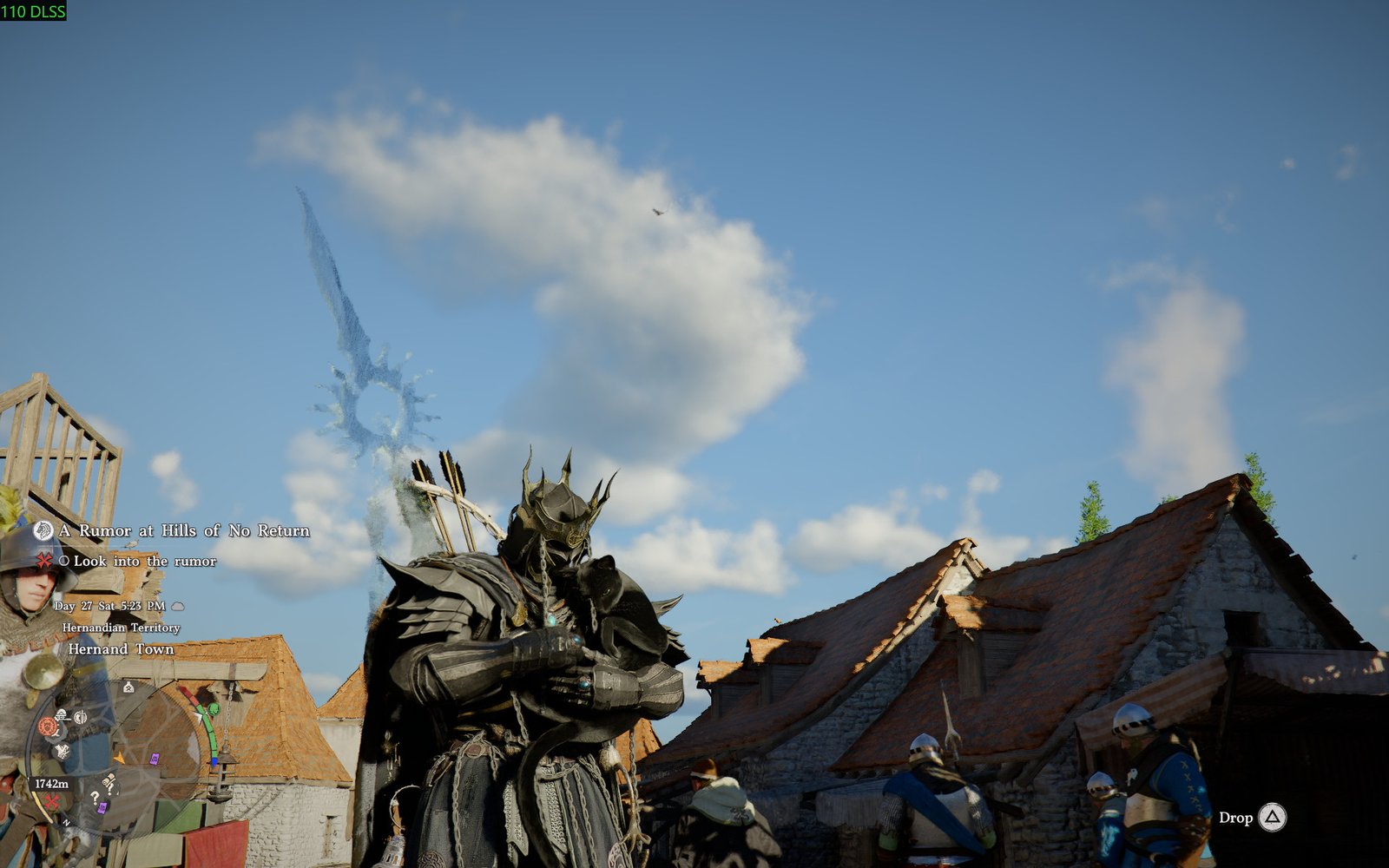Image resolution: width=1389 pixels, height=868 pixels.
Task: Select the question mark marker on minimap
Action: [95, 796]
